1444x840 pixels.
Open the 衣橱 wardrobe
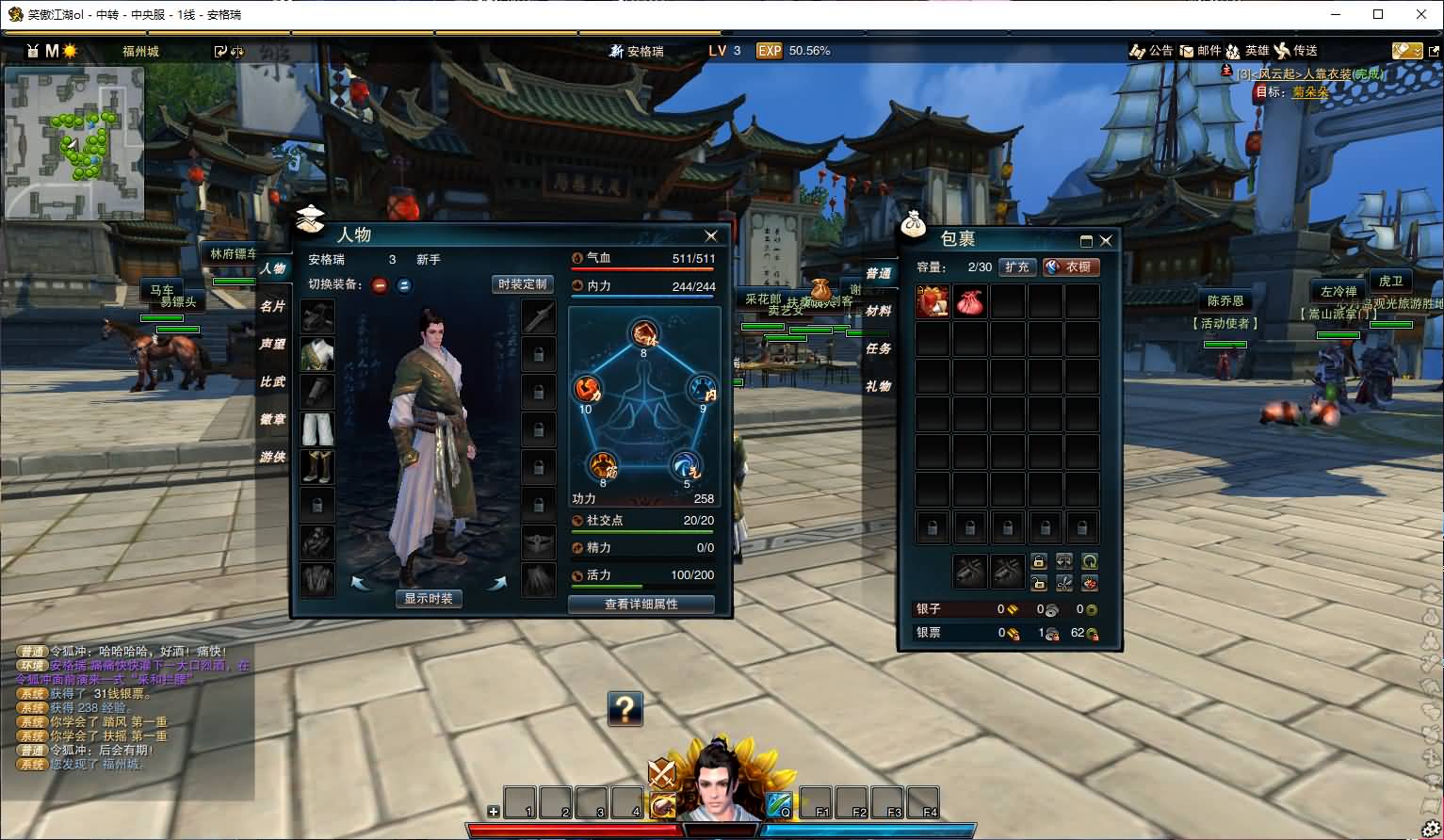click(x=1070, y=267)
